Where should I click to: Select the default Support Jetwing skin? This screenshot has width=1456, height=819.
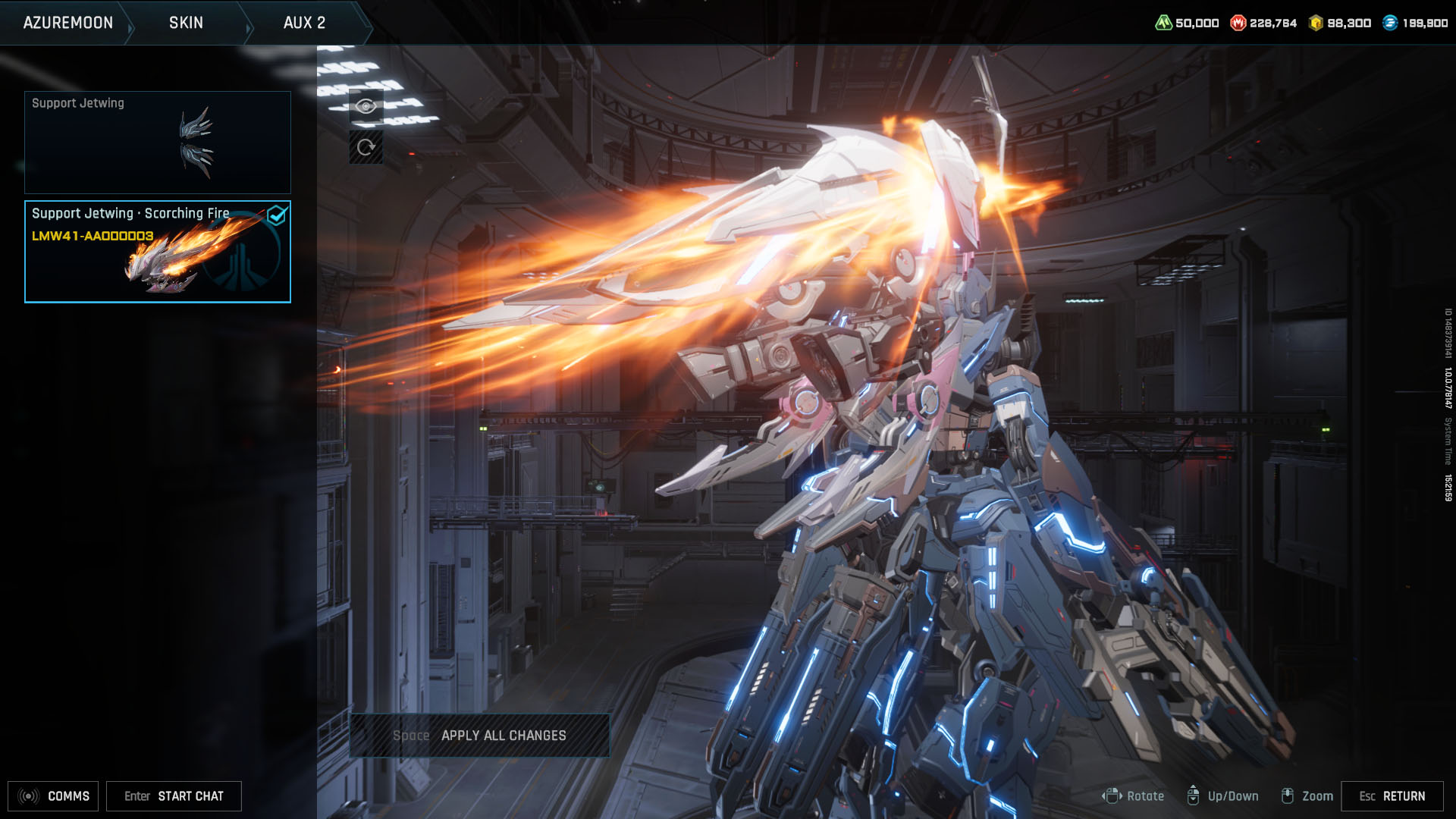point(157,143)
